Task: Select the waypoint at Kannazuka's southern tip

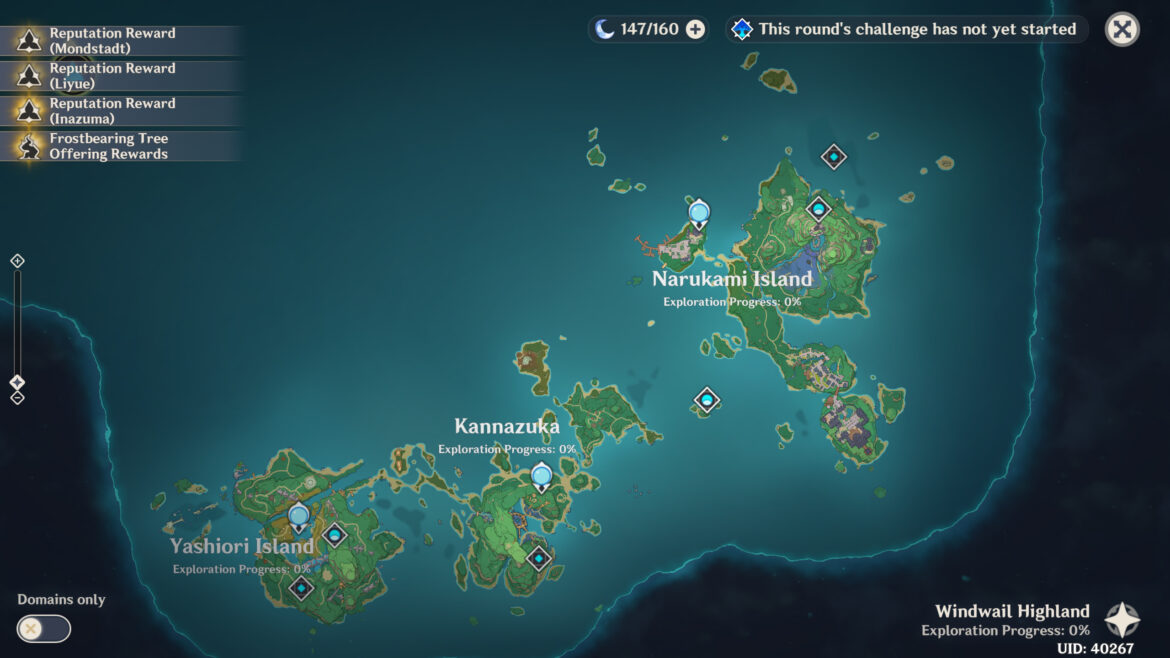Action: [539, 558]
